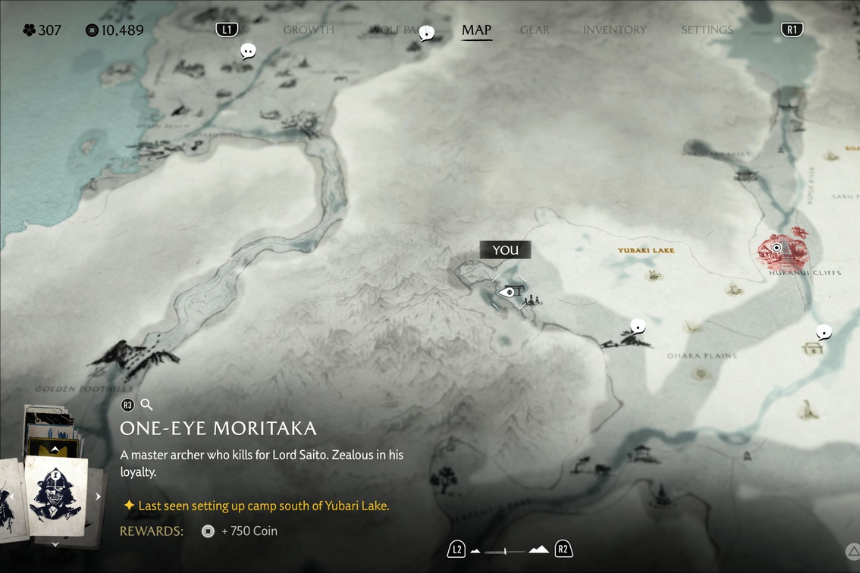Select the red target marker at Huranui Cliffs
Viewport: 860px width, 573px height.
[x=777, y=249]
